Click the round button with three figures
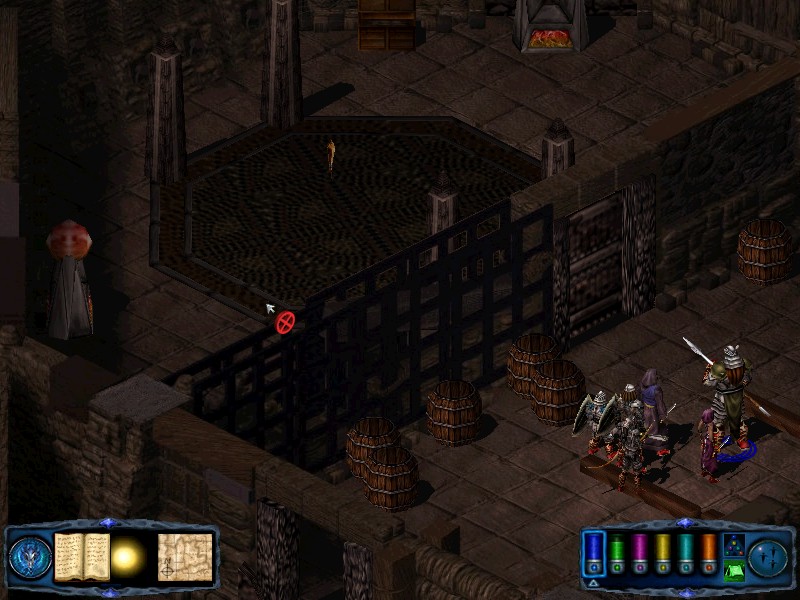This screenshot has width=800, height=600. tap(768, 557)
